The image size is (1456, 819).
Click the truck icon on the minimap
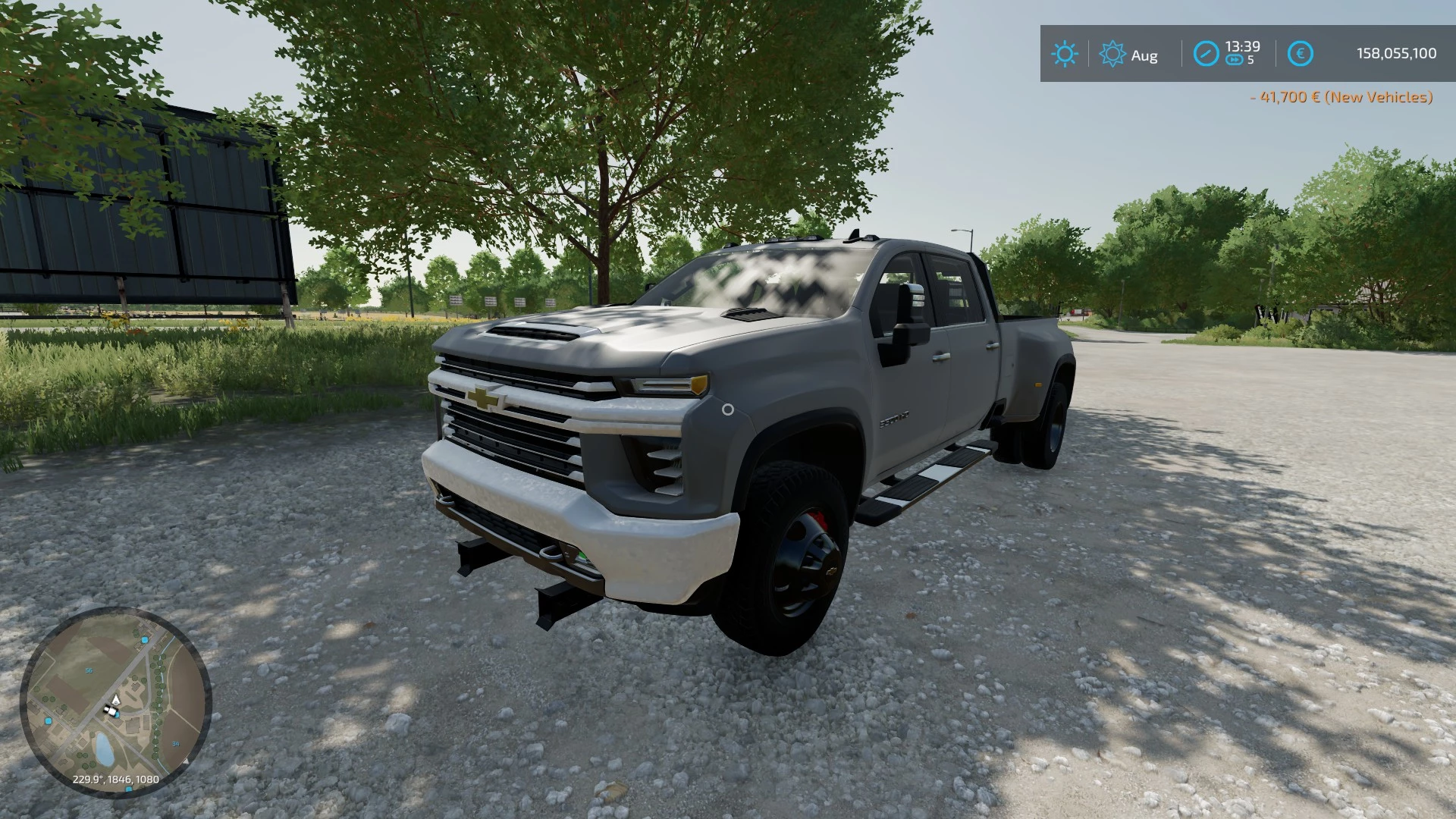[111, 711]
